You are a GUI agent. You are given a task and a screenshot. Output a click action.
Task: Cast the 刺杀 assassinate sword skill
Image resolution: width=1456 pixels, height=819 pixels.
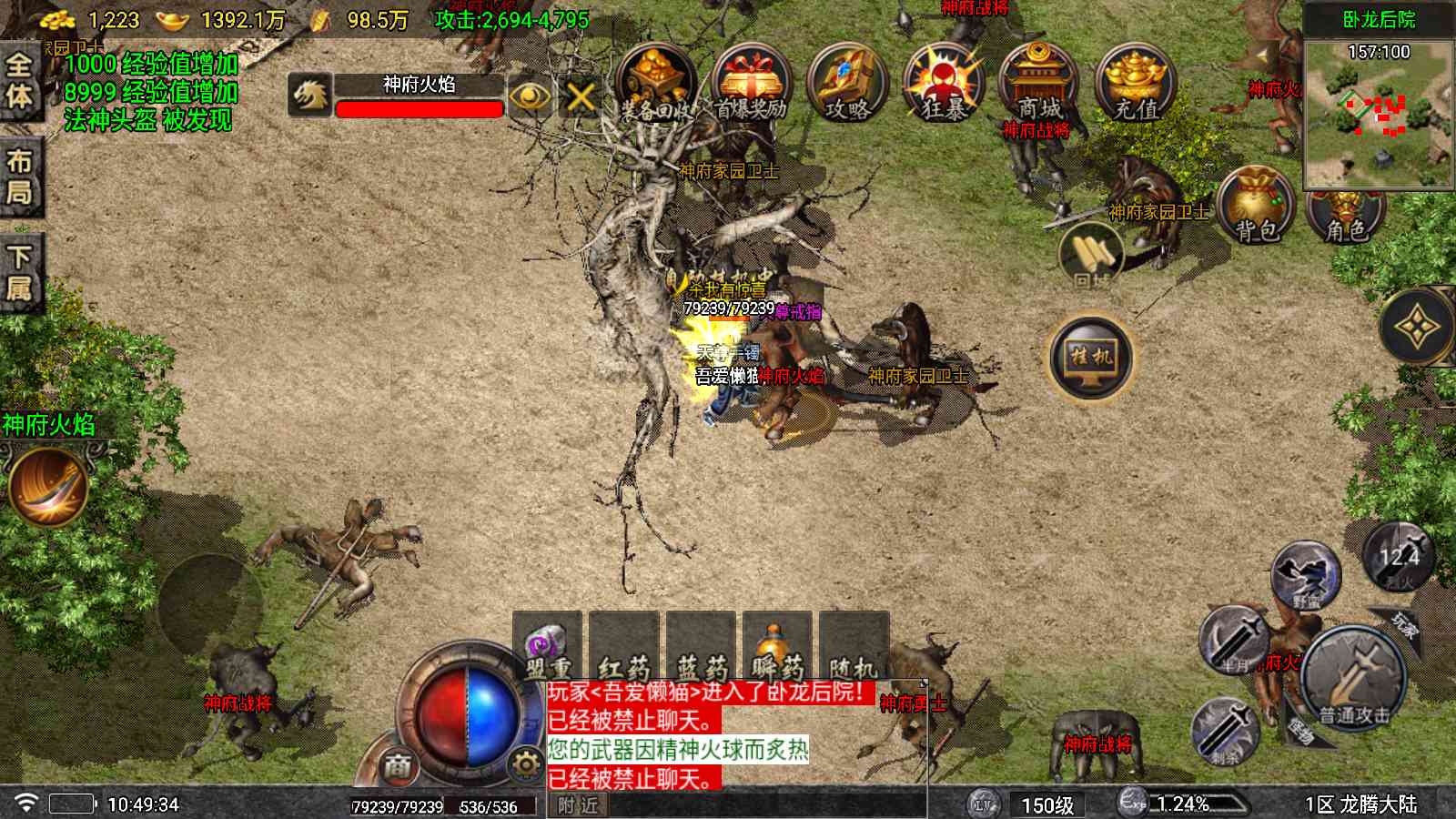point(1225,730)
